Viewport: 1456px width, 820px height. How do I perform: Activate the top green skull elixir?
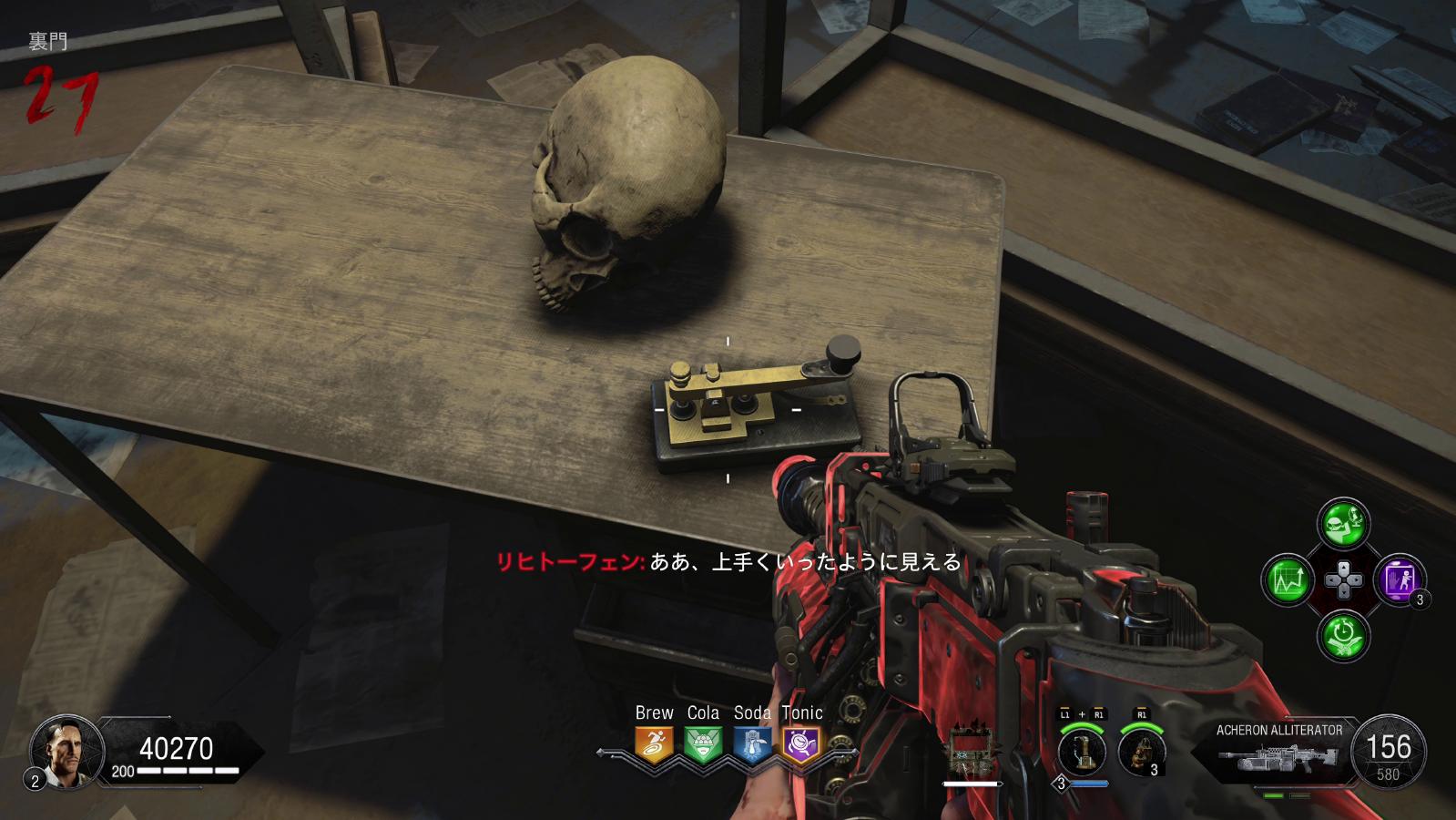click(x=1343, y=523)
